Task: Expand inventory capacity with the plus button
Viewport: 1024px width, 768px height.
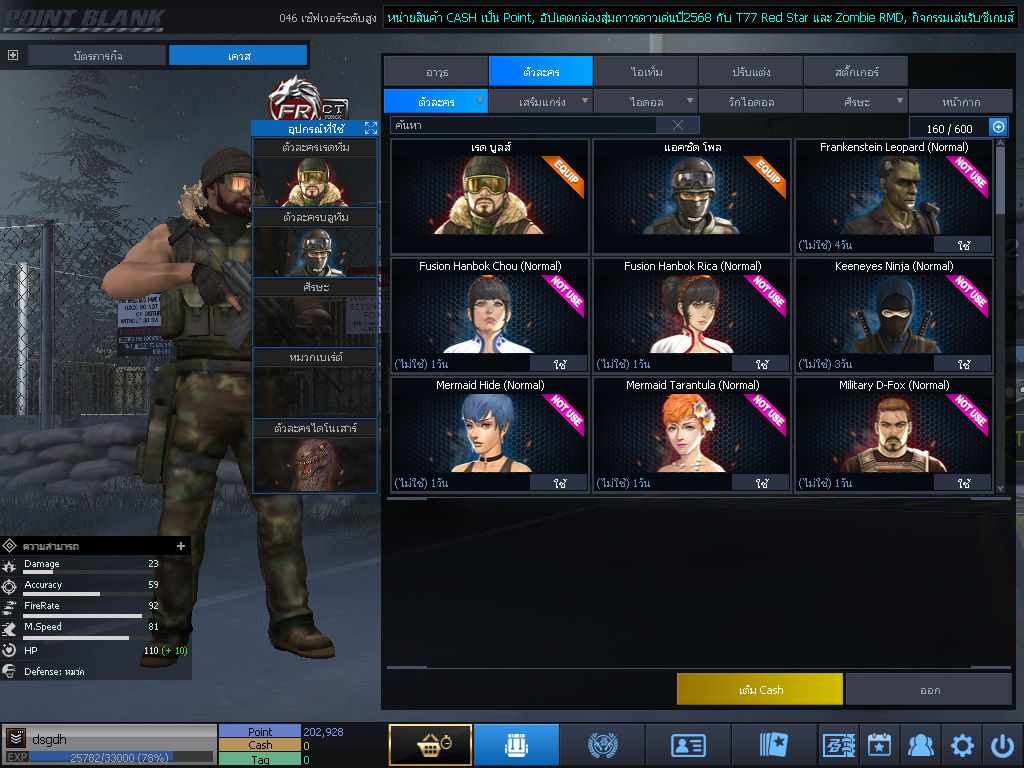Action: click(997, 127)
